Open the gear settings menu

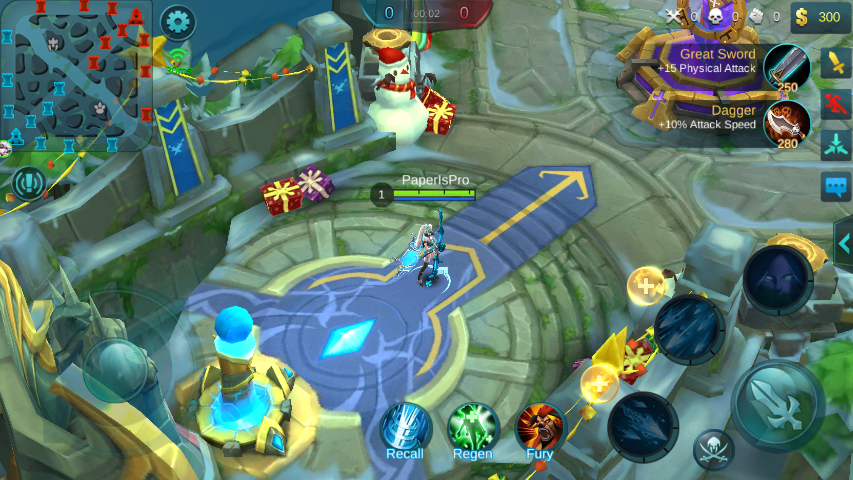click(x=178, y=21)
